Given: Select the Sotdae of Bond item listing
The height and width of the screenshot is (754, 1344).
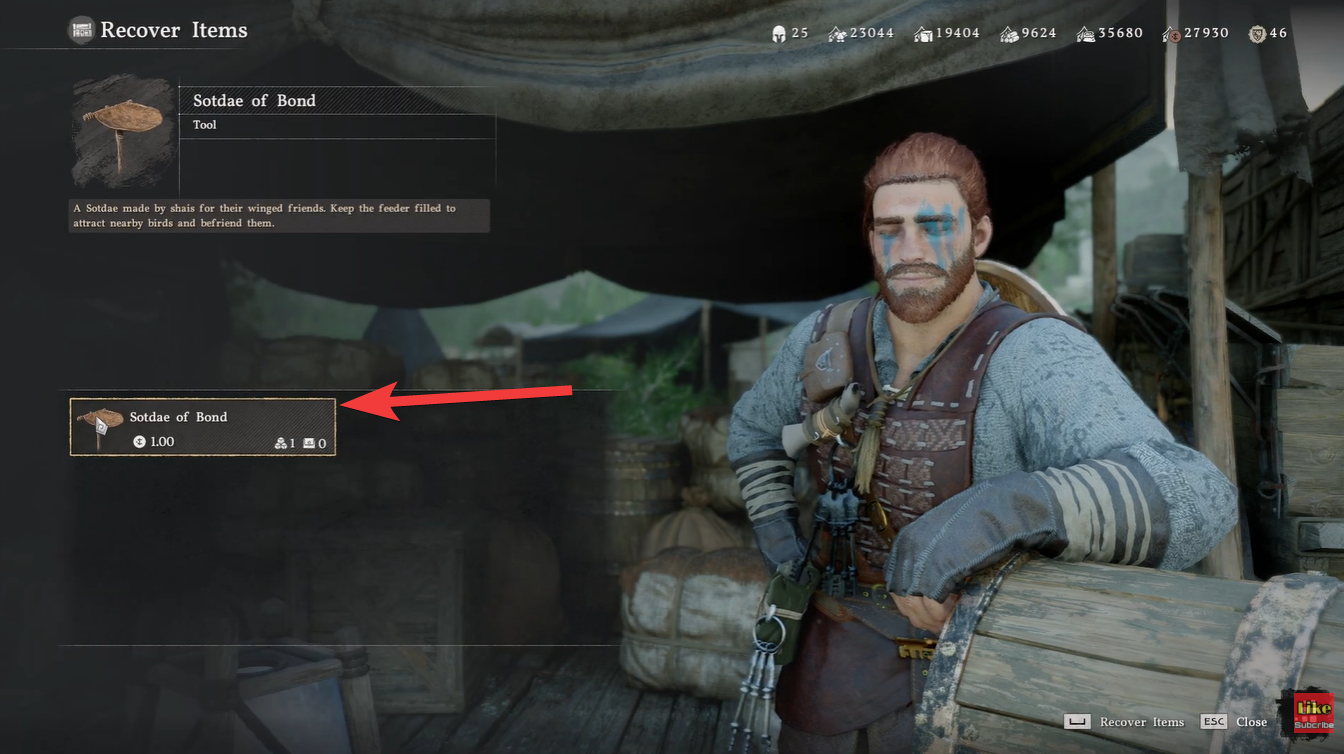Looking at the screenshot, I should coord(200,426).
